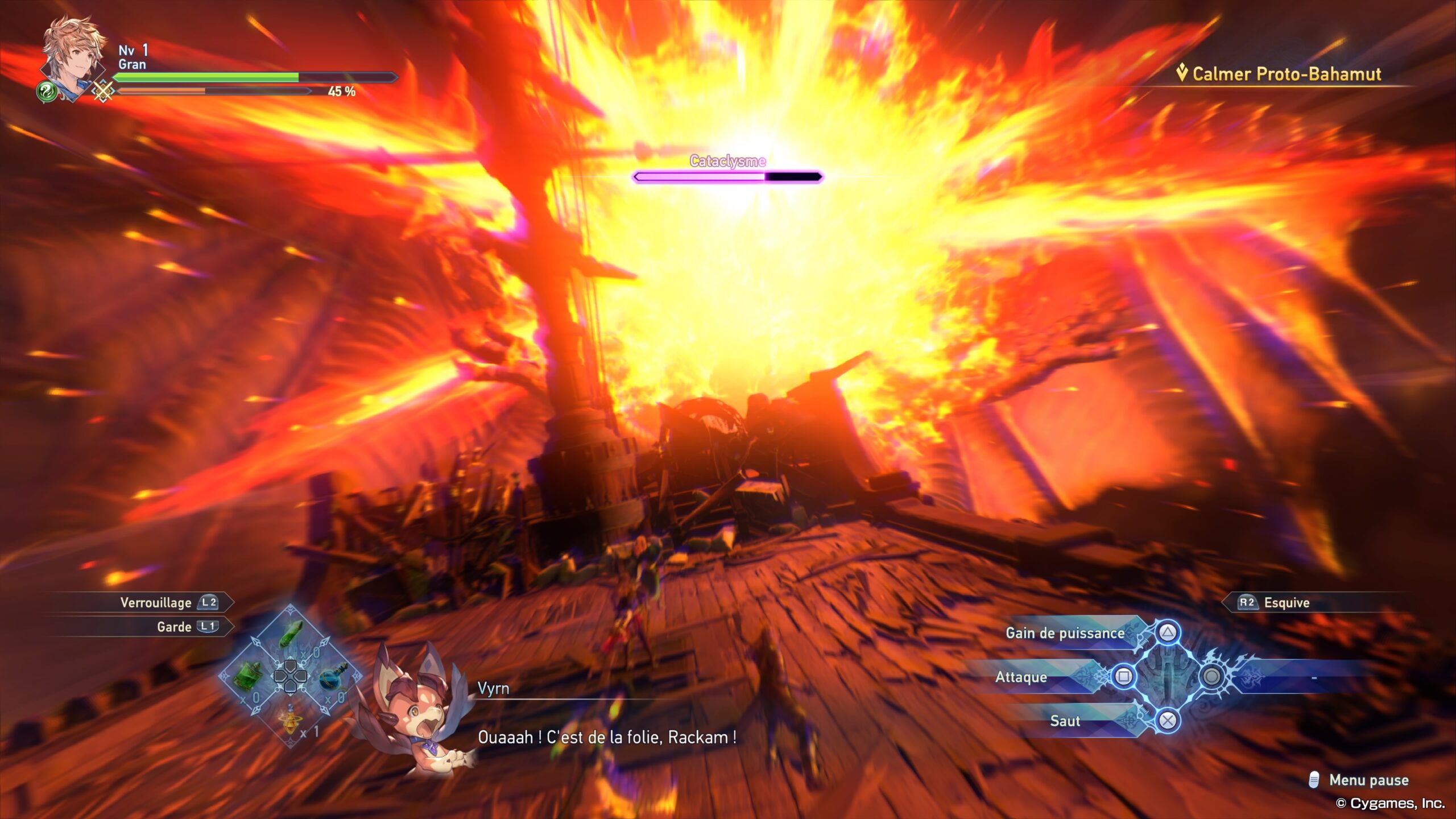Activate the Gain de puissance action

point(1065,633)
